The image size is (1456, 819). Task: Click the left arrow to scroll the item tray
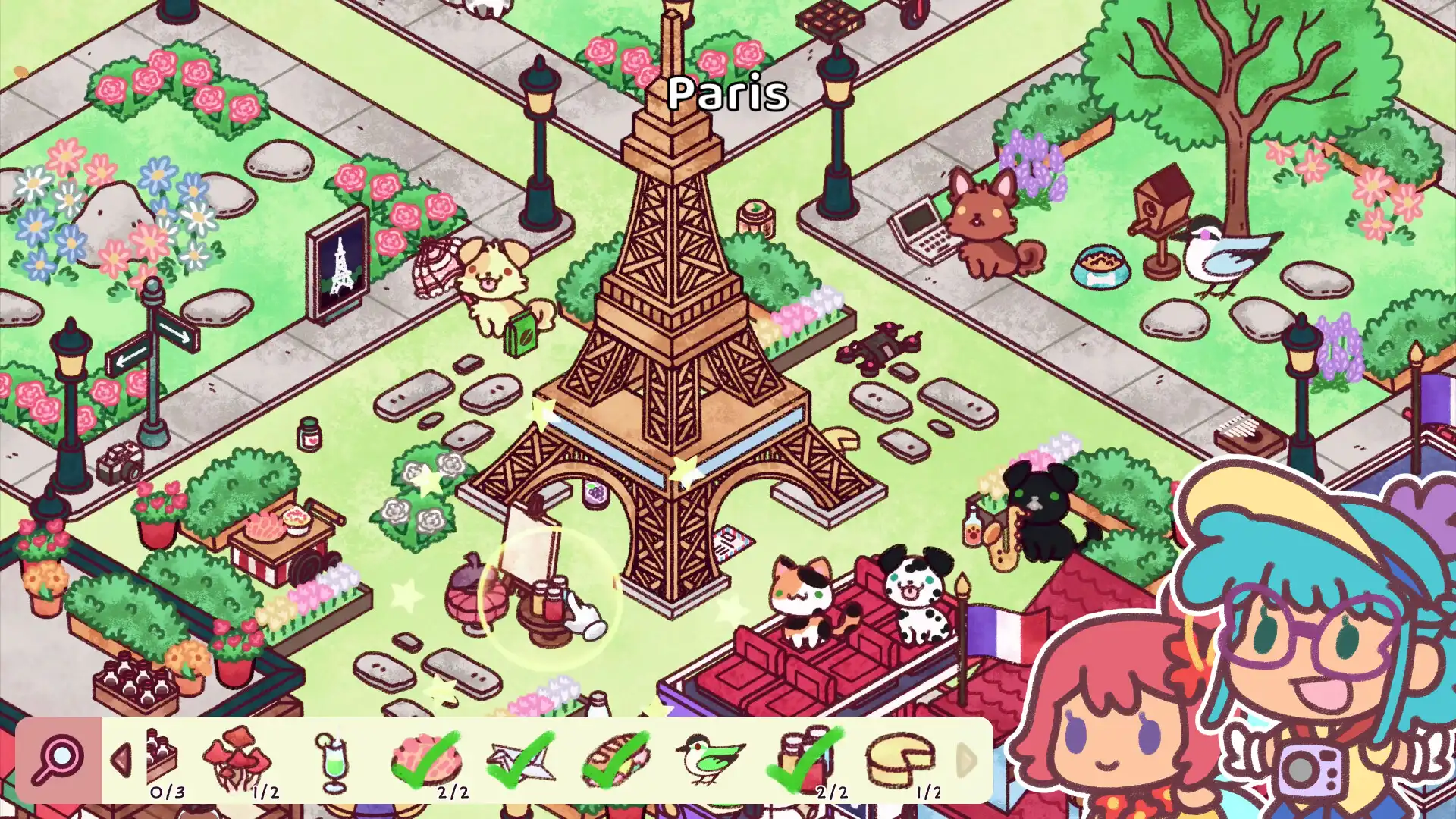[121, 761]
